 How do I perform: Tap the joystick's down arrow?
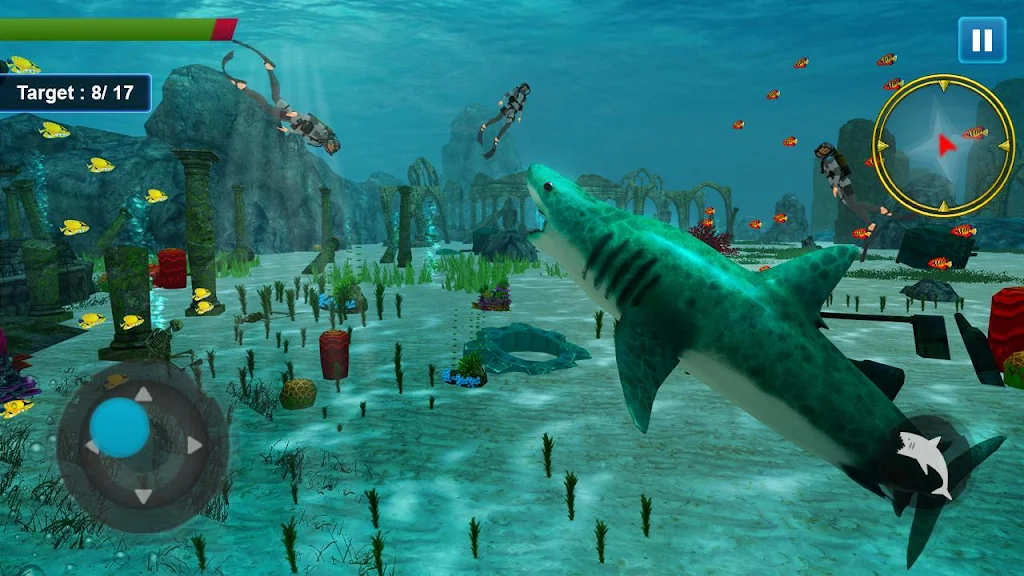[x=143, y=496]
